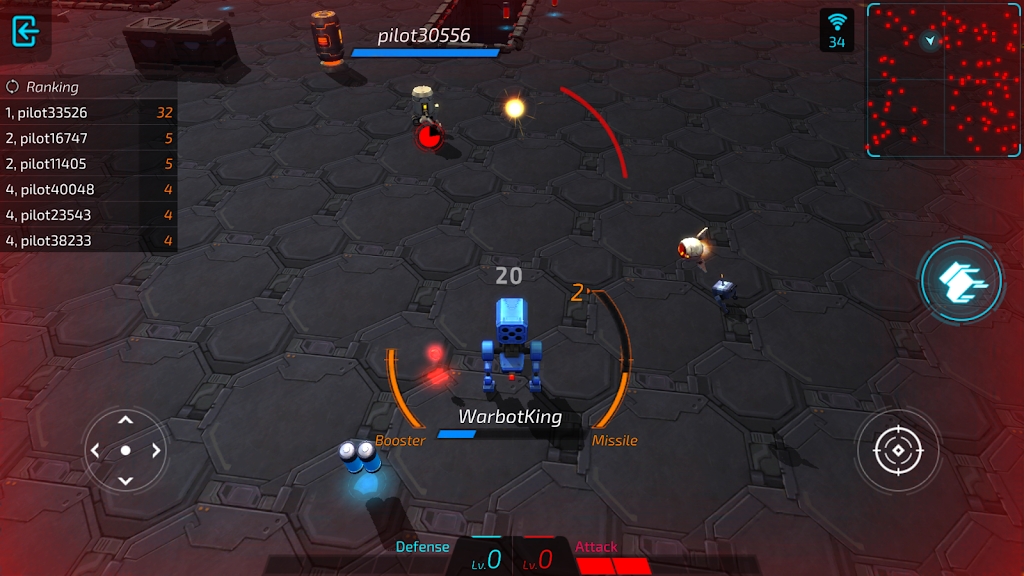
Task: Select pilot40048 in the ranking list
Action: (88, 189)
